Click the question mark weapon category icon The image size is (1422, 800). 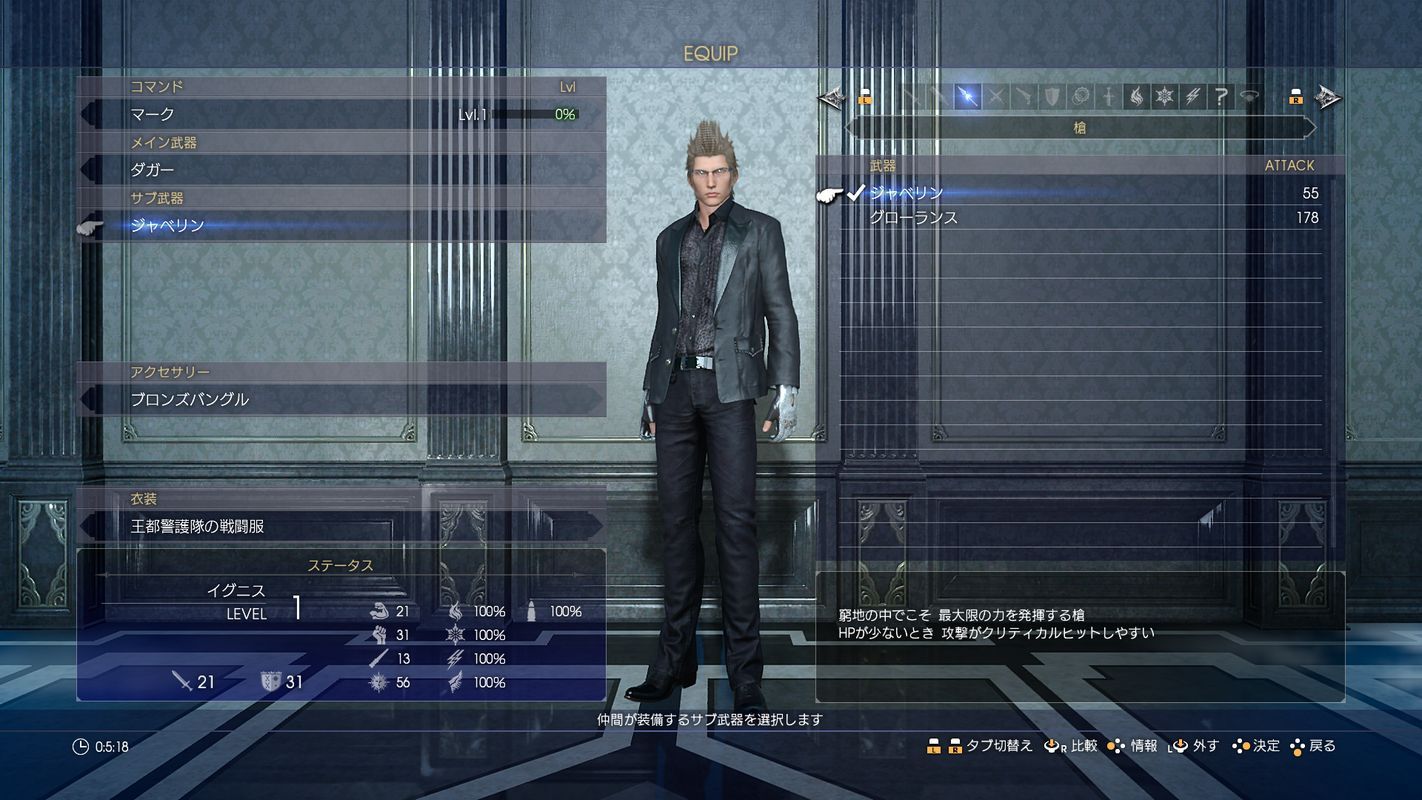coord(1221,95)
